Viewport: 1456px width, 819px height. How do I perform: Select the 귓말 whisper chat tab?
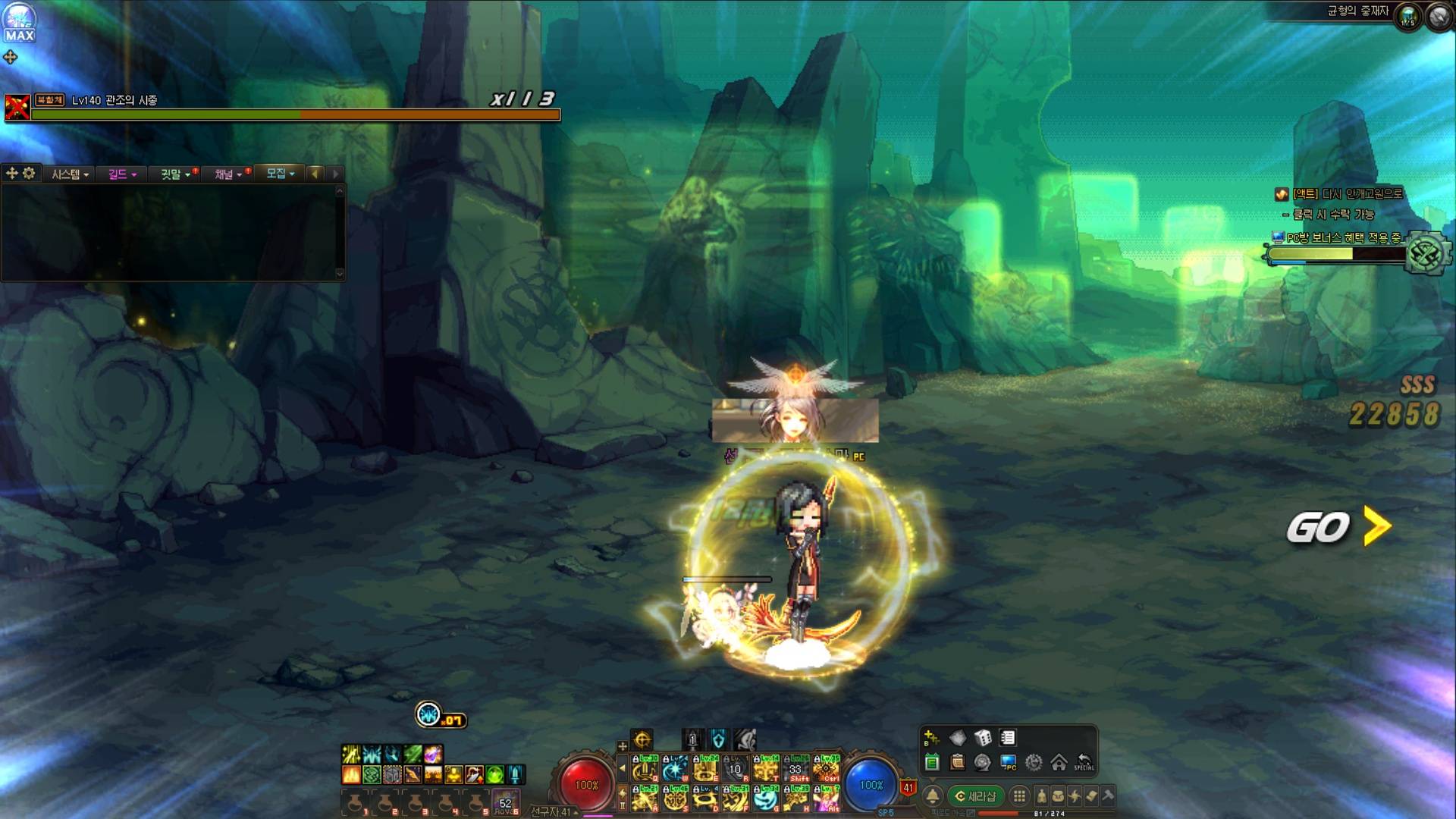(x=174, y=174)
